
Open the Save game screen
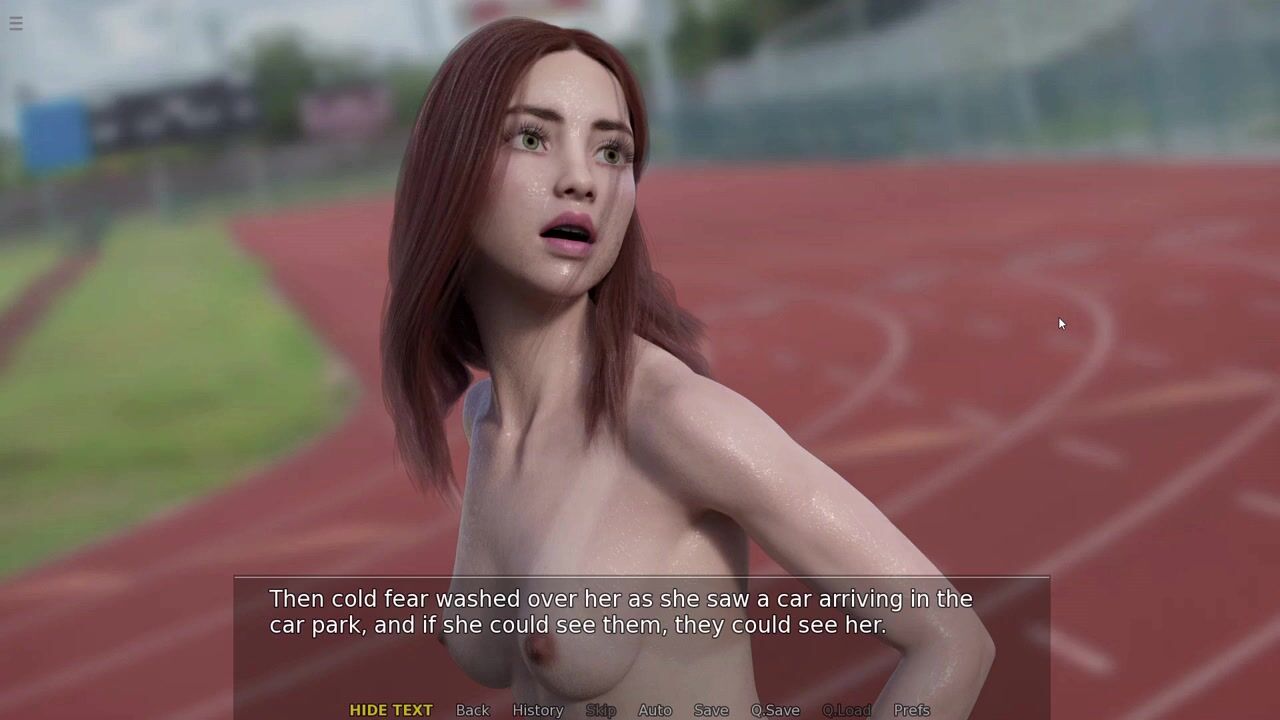711,710
